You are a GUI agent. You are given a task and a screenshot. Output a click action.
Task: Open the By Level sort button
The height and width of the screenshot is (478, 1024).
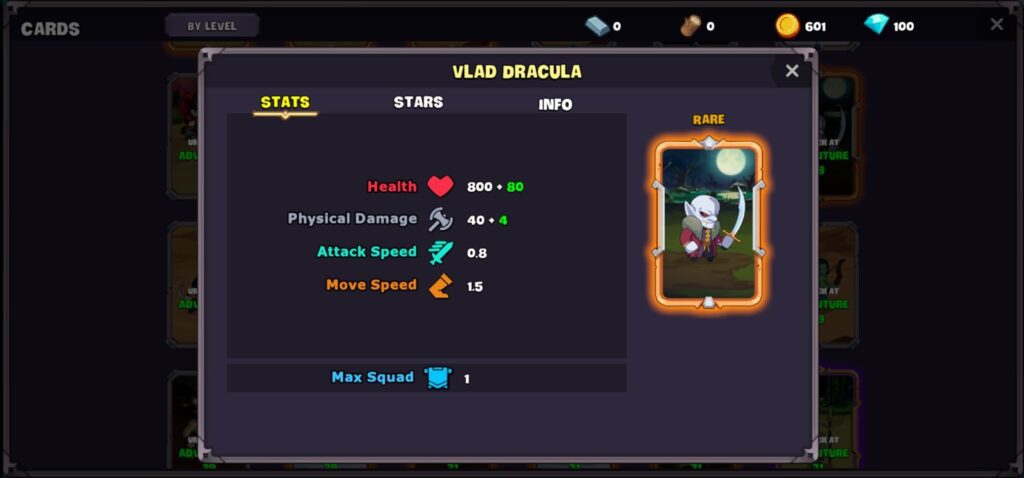coord(212,26)
